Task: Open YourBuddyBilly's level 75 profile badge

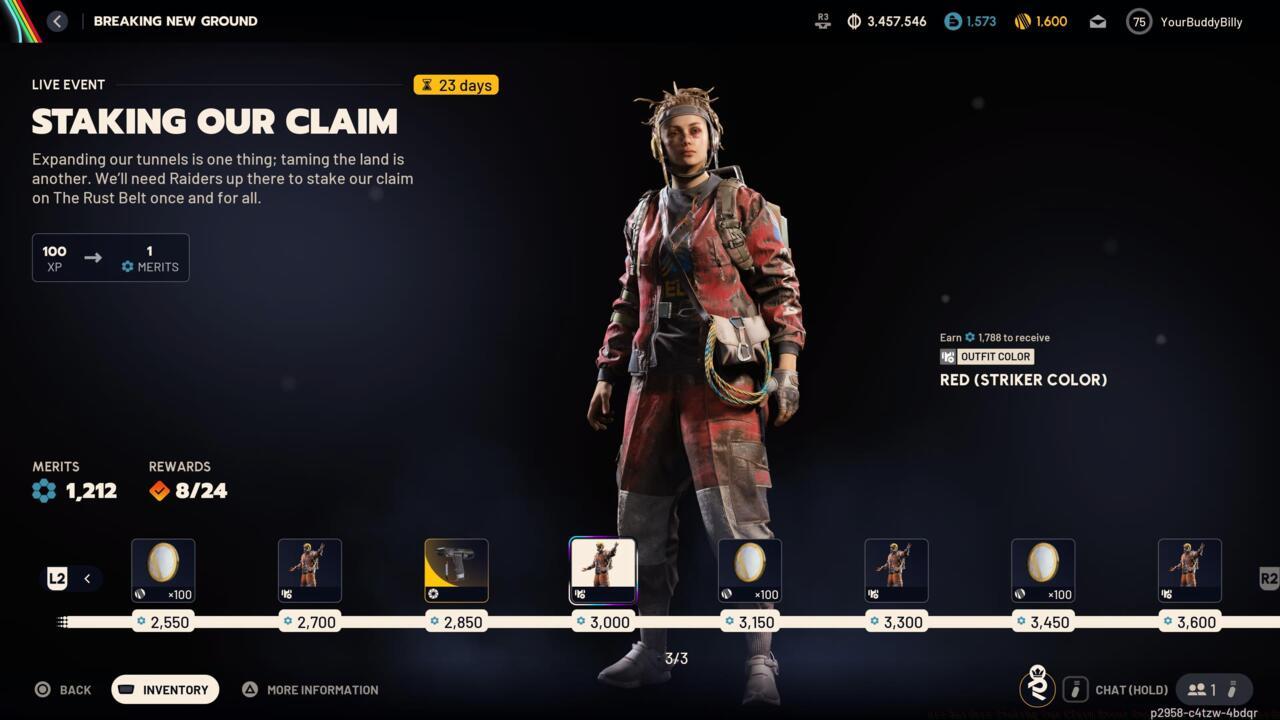Action: tap(1139, 21)
